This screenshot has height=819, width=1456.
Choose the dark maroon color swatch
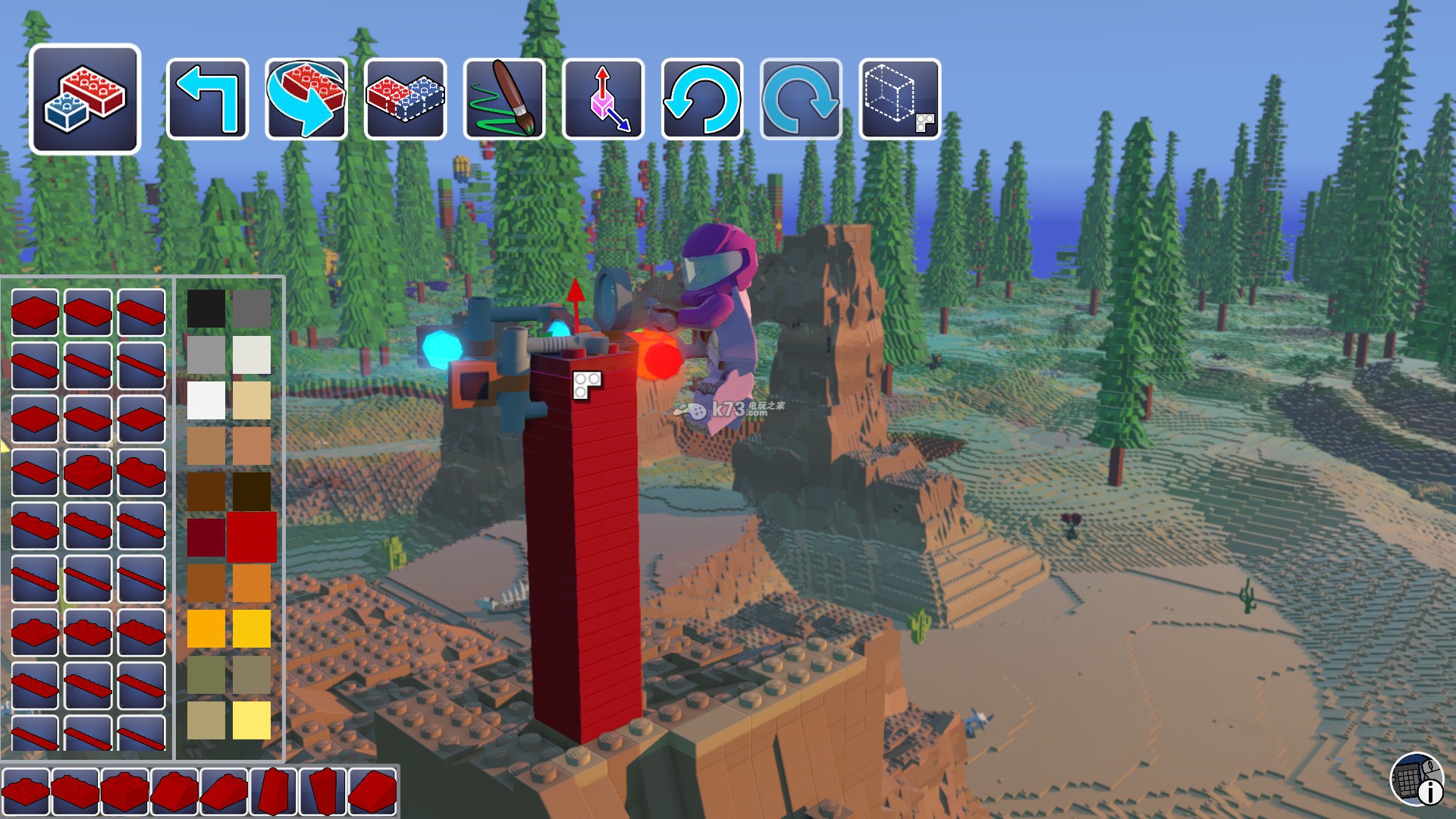click(206, 537)
